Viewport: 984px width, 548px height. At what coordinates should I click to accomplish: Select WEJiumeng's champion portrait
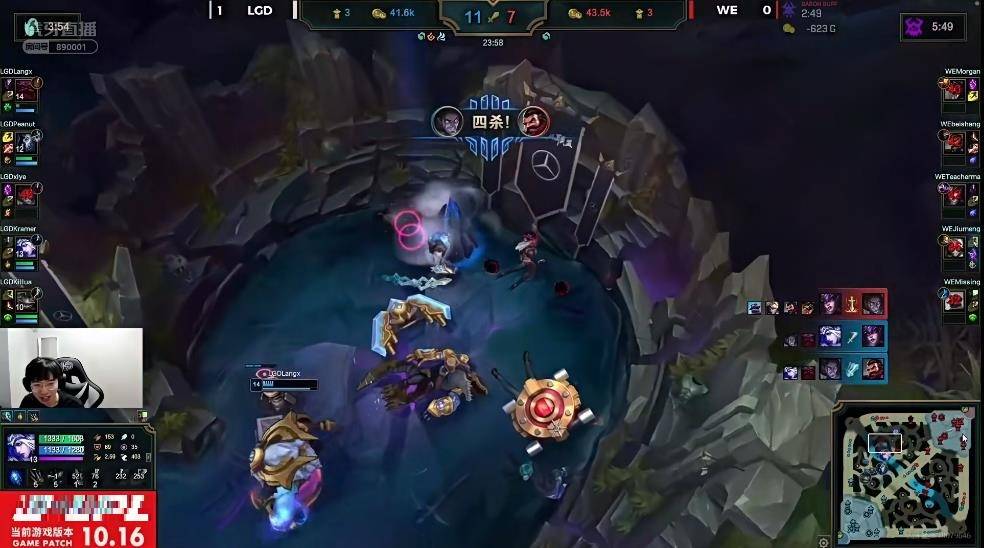click(x=955, y=248)
